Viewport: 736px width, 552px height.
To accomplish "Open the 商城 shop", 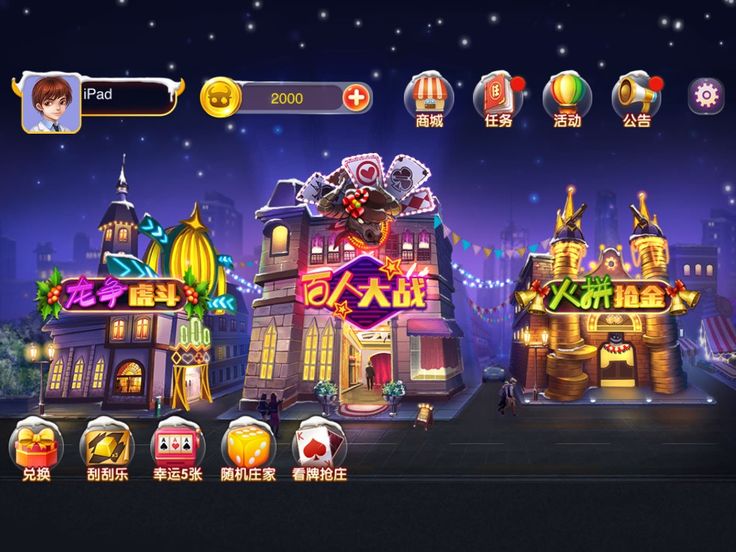I will click(429, 97).
